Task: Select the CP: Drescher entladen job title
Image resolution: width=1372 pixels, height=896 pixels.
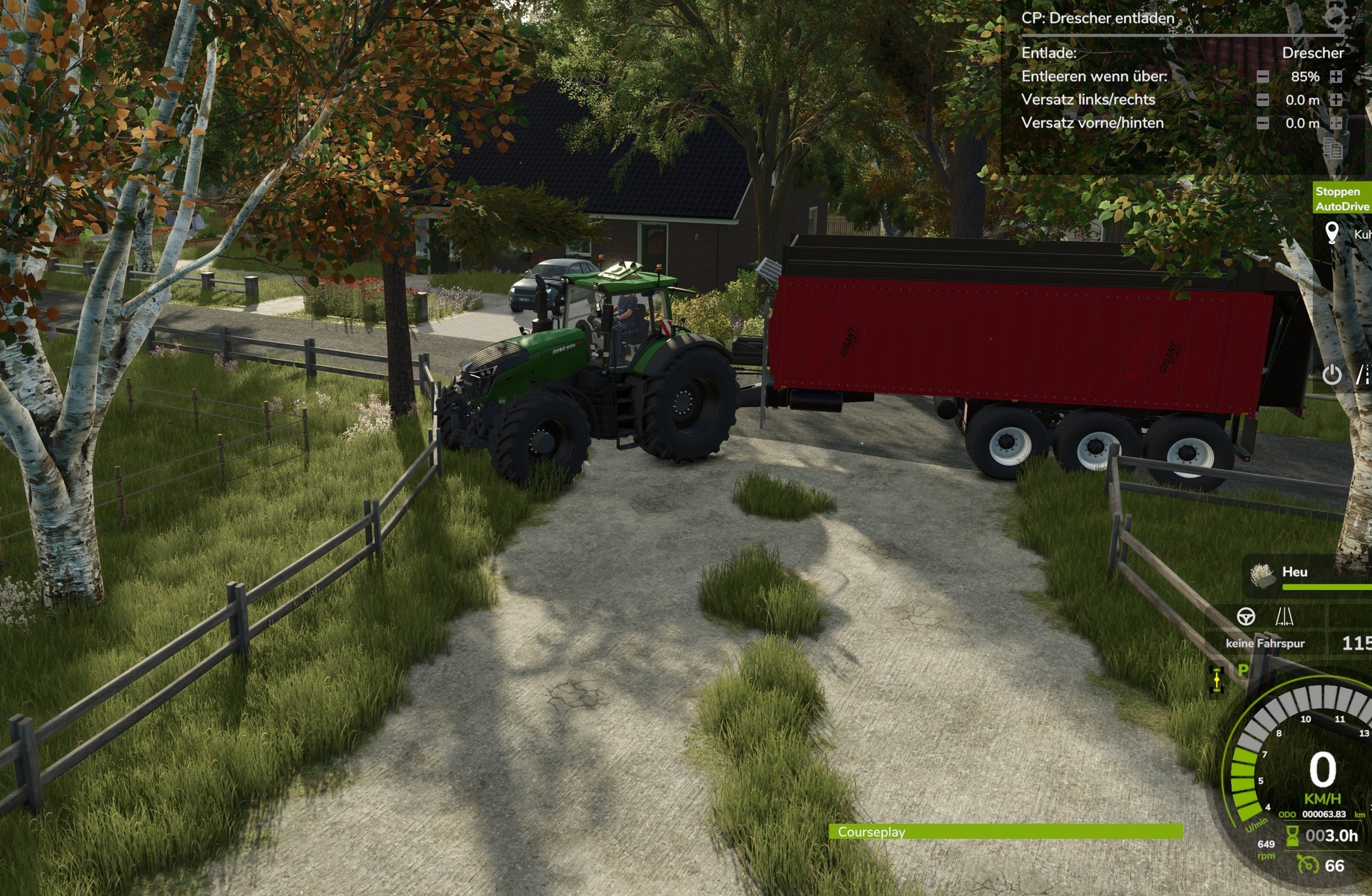Action: 1097,18
